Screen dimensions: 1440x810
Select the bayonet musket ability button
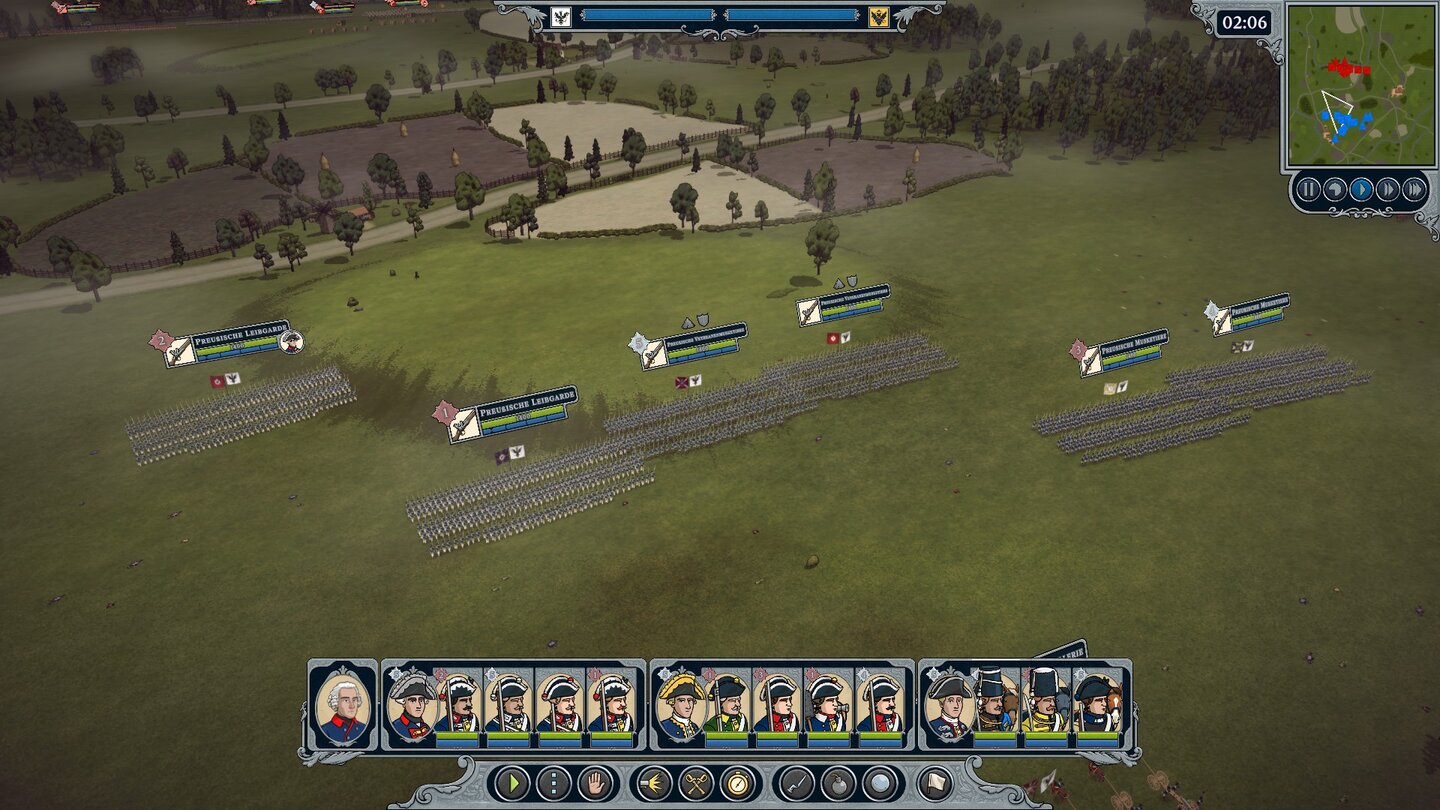point(797,783)
